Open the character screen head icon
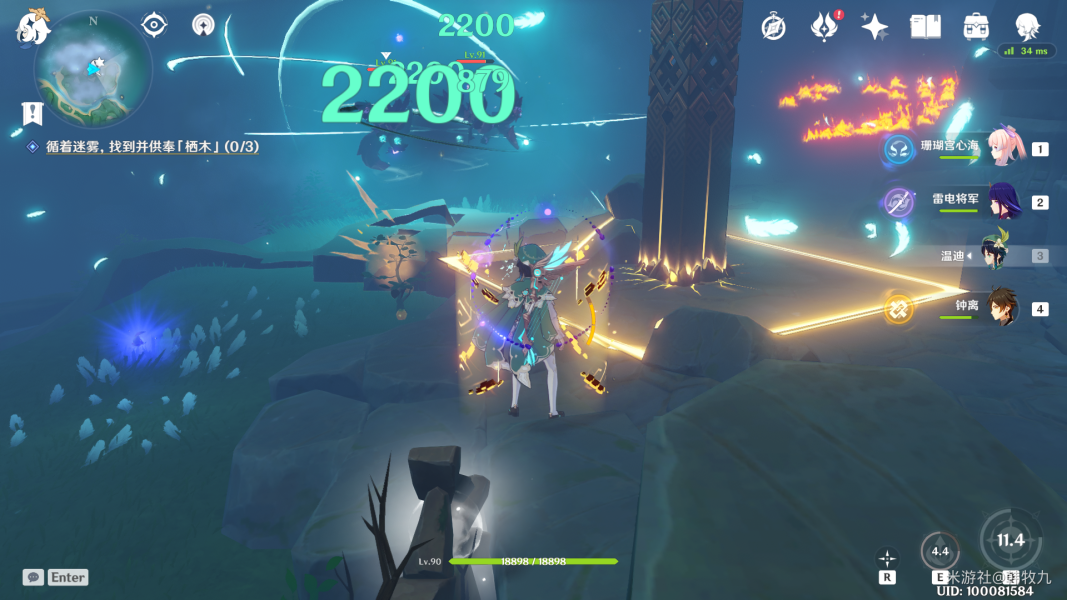The height and width of the screenshot is (600, 1067). point(1027,27)
